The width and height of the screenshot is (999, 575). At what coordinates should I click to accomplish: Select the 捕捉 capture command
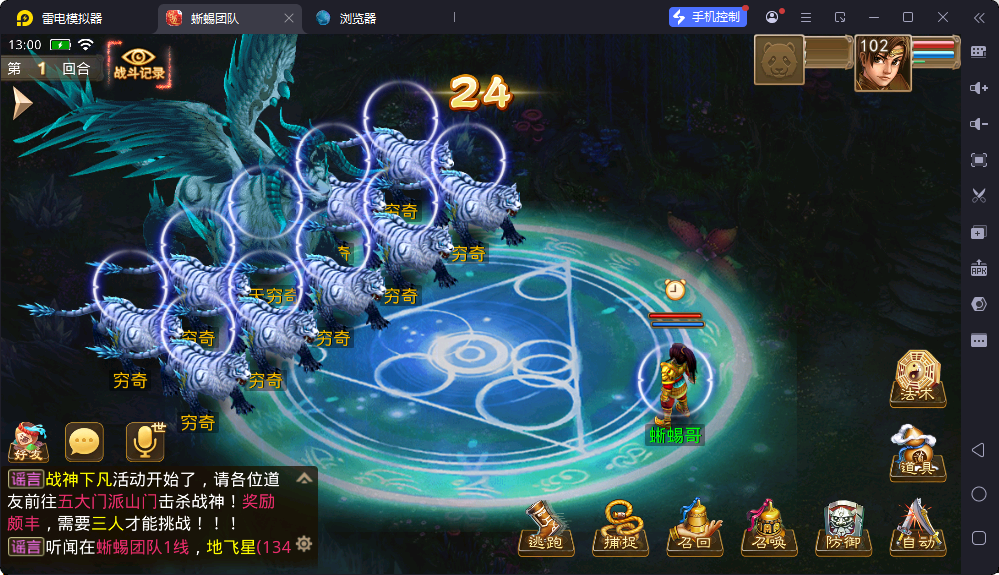pyautogui.click(x=620, y=526)
